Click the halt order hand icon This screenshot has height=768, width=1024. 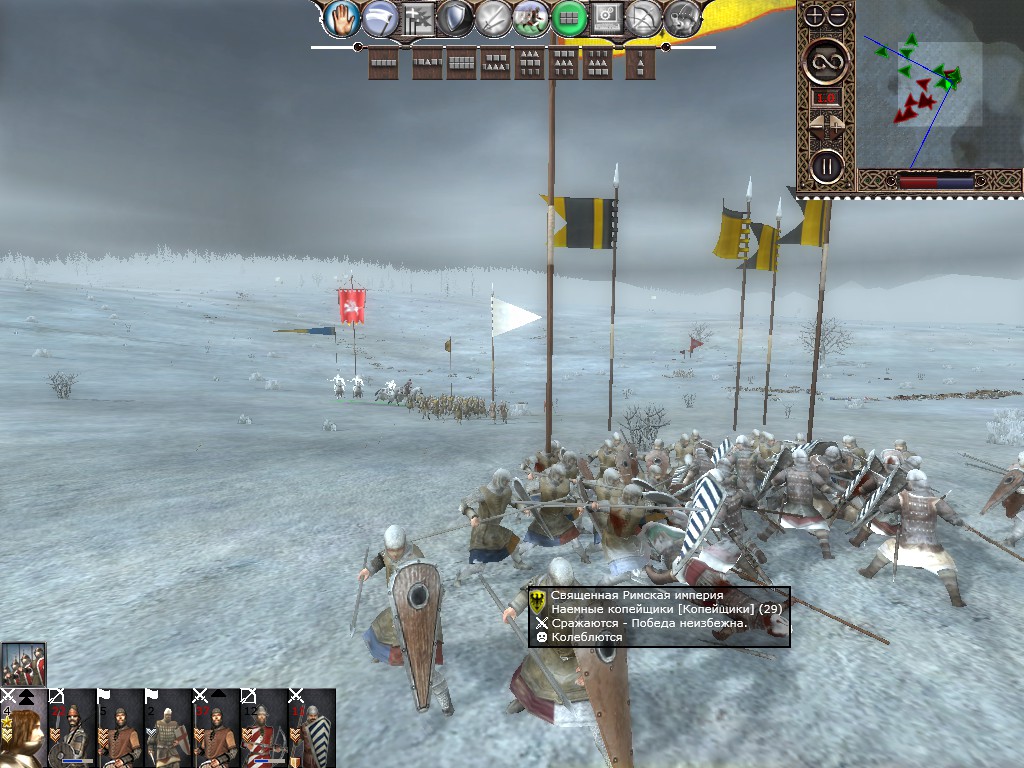coord(342,18)
